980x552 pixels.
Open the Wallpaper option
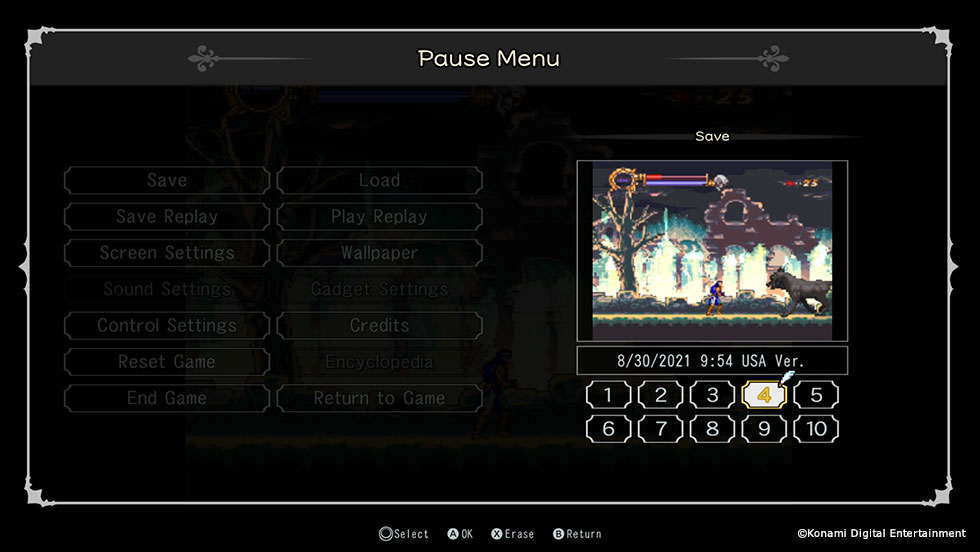[379, 253]
